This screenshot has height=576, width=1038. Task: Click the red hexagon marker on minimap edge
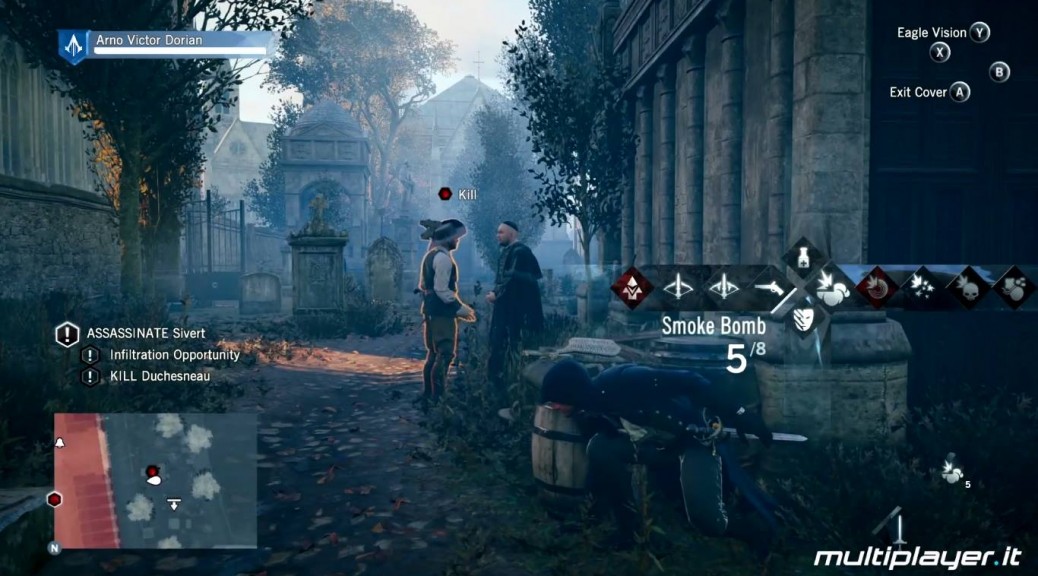pos(55,499)
